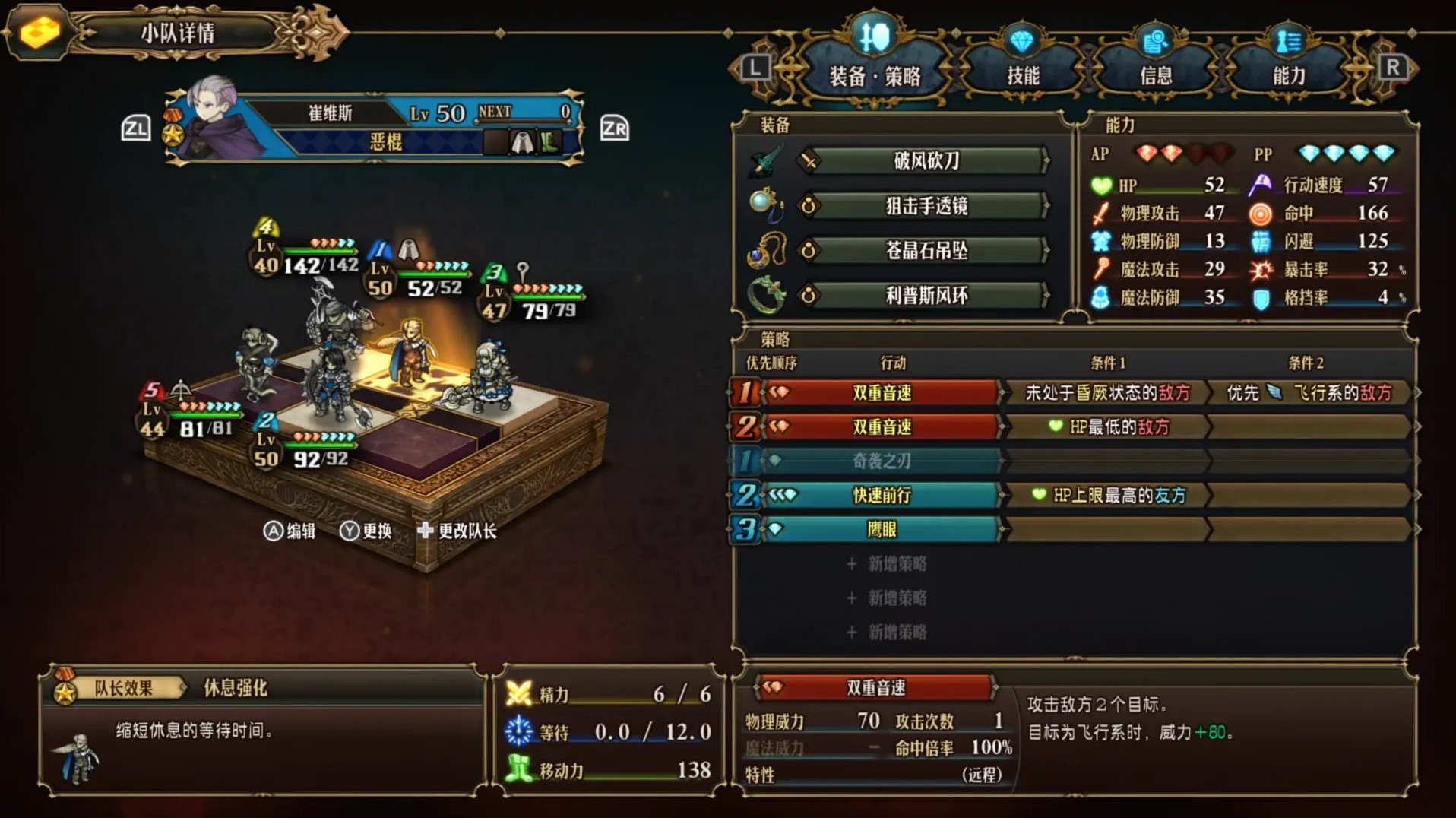1456x818 pixels.
Task: Select the 快速前行 strategy row
Action: coord(883,496)
